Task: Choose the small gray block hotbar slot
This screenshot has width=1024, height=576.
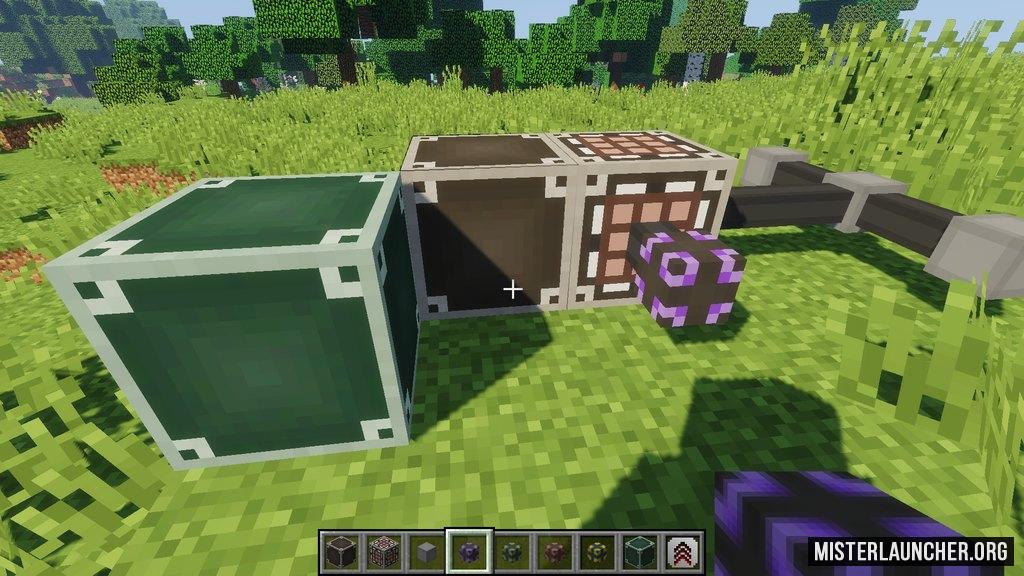Action: click(426, 551)
